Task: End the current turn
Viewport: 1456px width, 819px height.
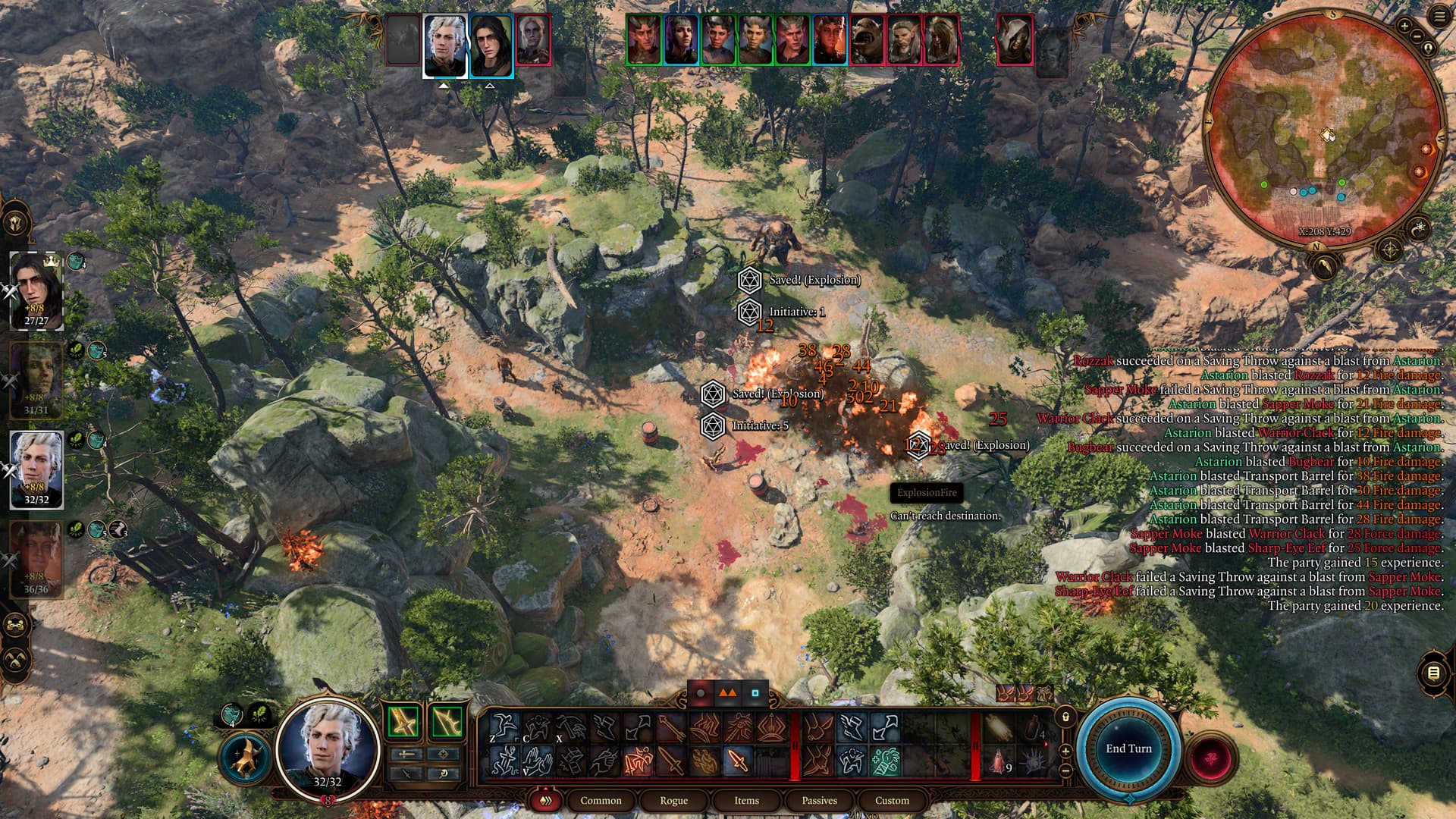Action: 1128,748
